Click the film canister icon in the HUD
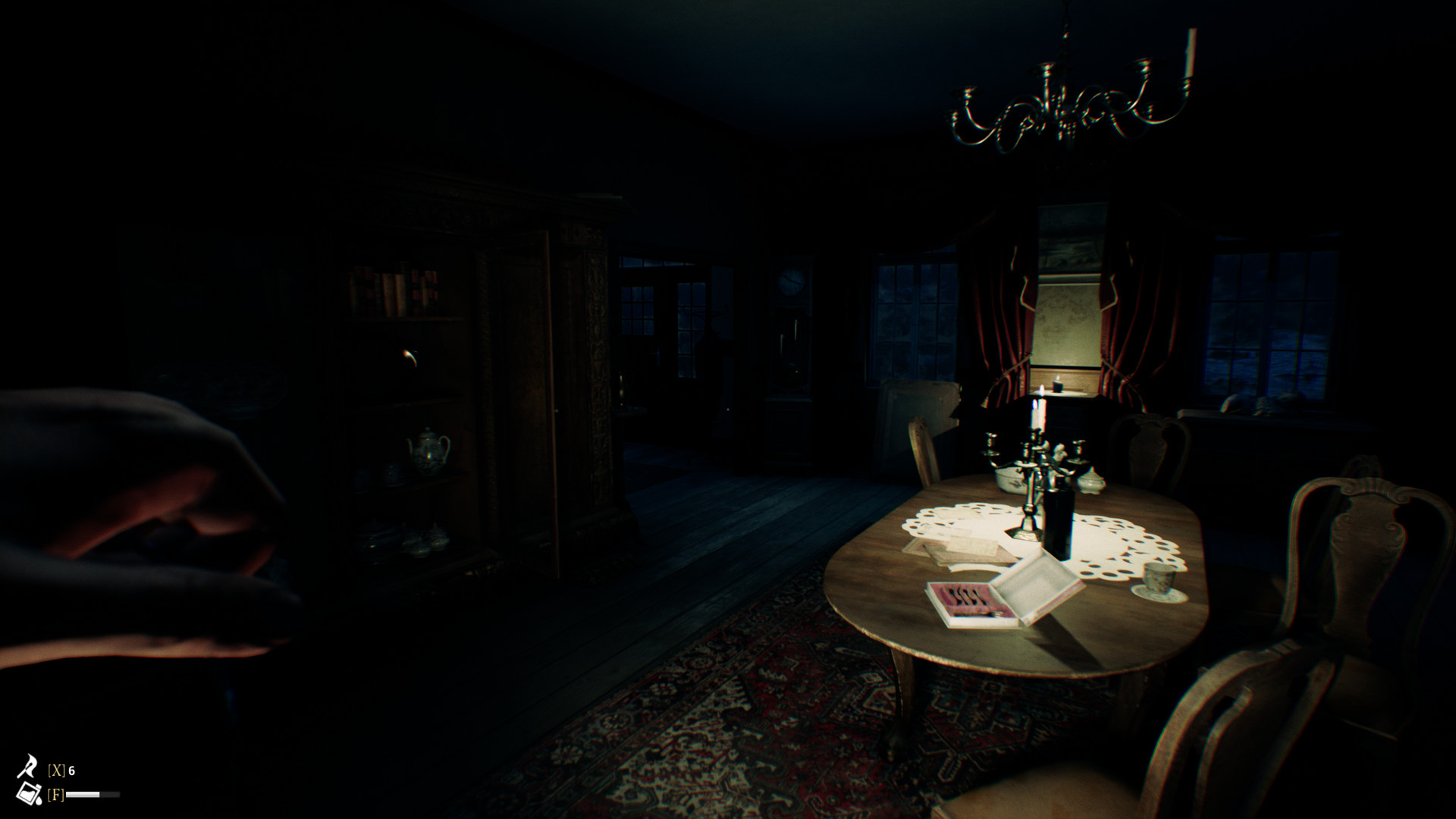Image resolution: width=1456 pixels, height=819 pixels. pyautogui.click(x=28, y=794)
